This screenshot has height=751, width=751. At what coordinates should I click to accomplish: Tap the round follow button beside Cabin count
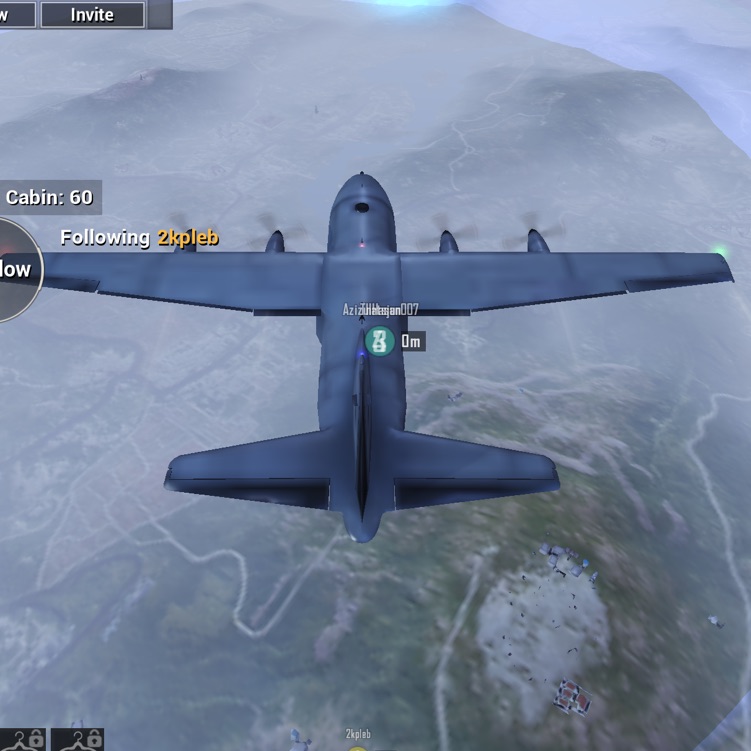(16, 270)
